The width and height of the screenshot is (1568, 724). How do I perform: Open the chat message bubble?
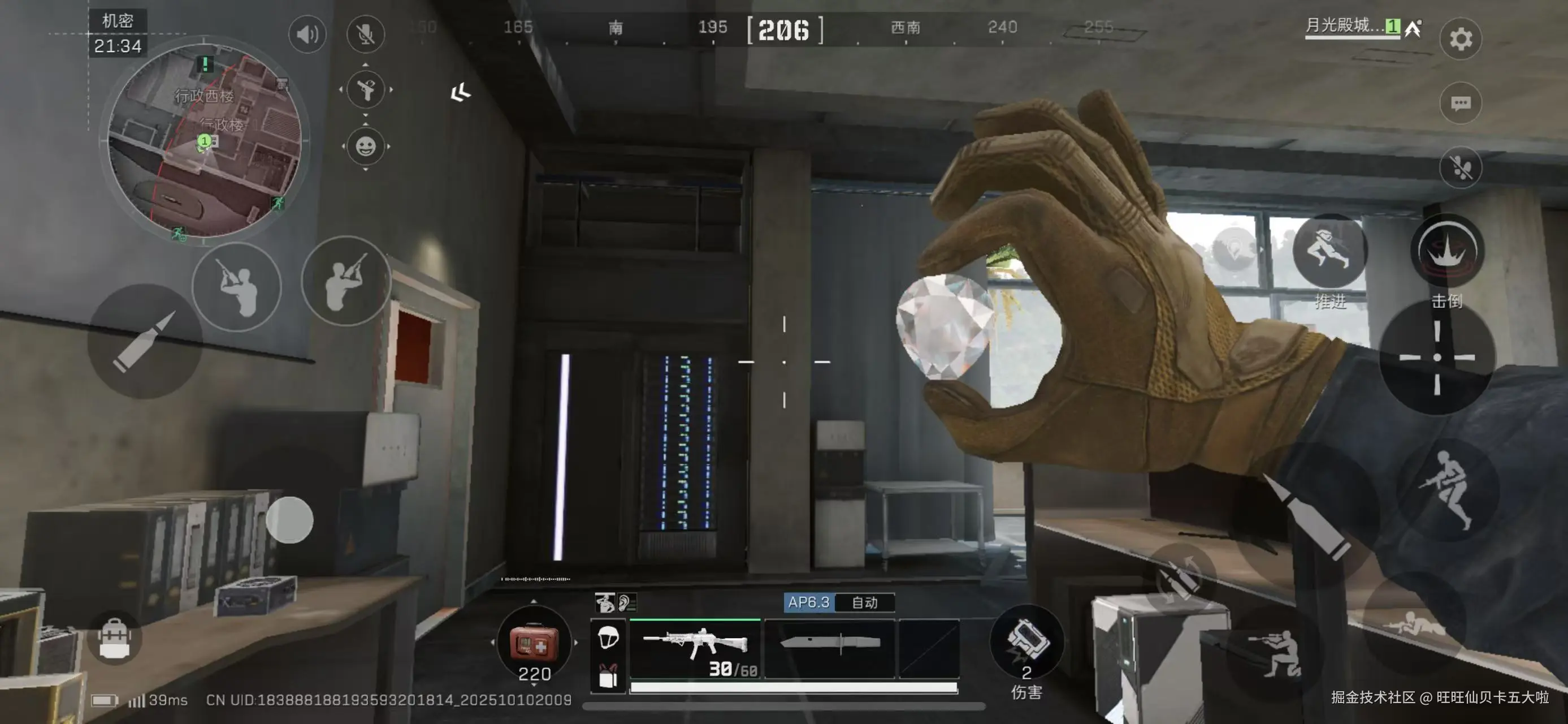coord(1460,103)
